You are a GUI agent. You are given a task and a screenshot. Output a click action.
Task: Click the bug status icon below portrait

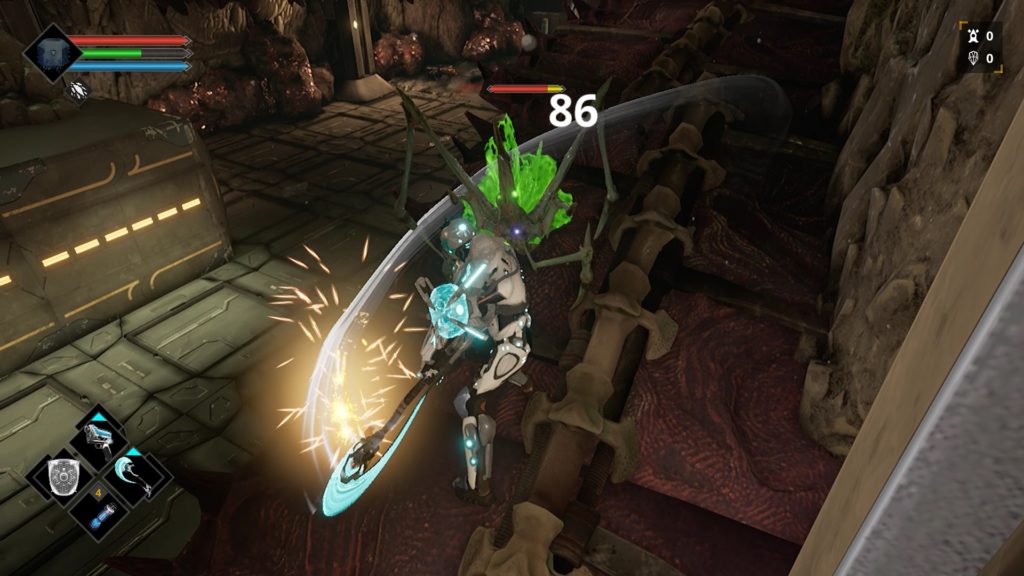coord(78,91)
